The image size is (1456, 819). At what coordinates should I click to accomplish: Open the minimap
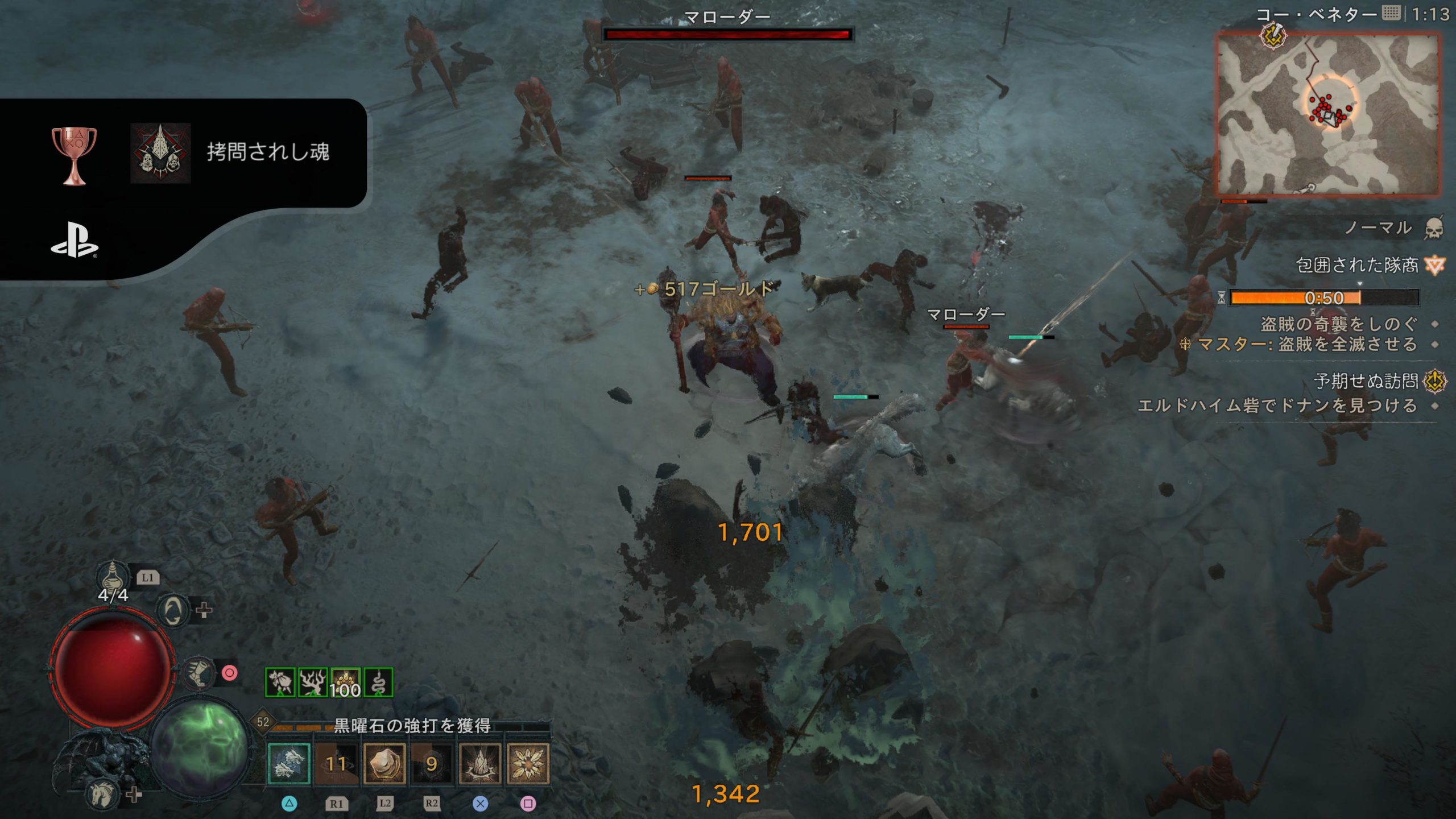1327,114
